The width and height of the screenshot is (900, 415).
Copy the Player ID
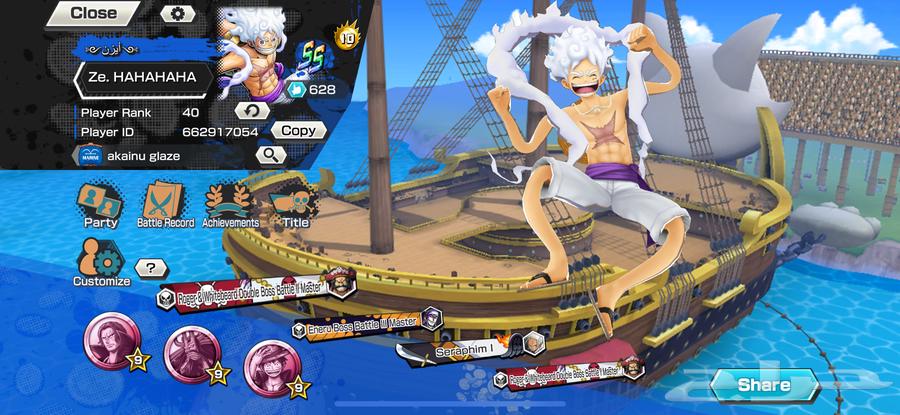tap(298, 131)
